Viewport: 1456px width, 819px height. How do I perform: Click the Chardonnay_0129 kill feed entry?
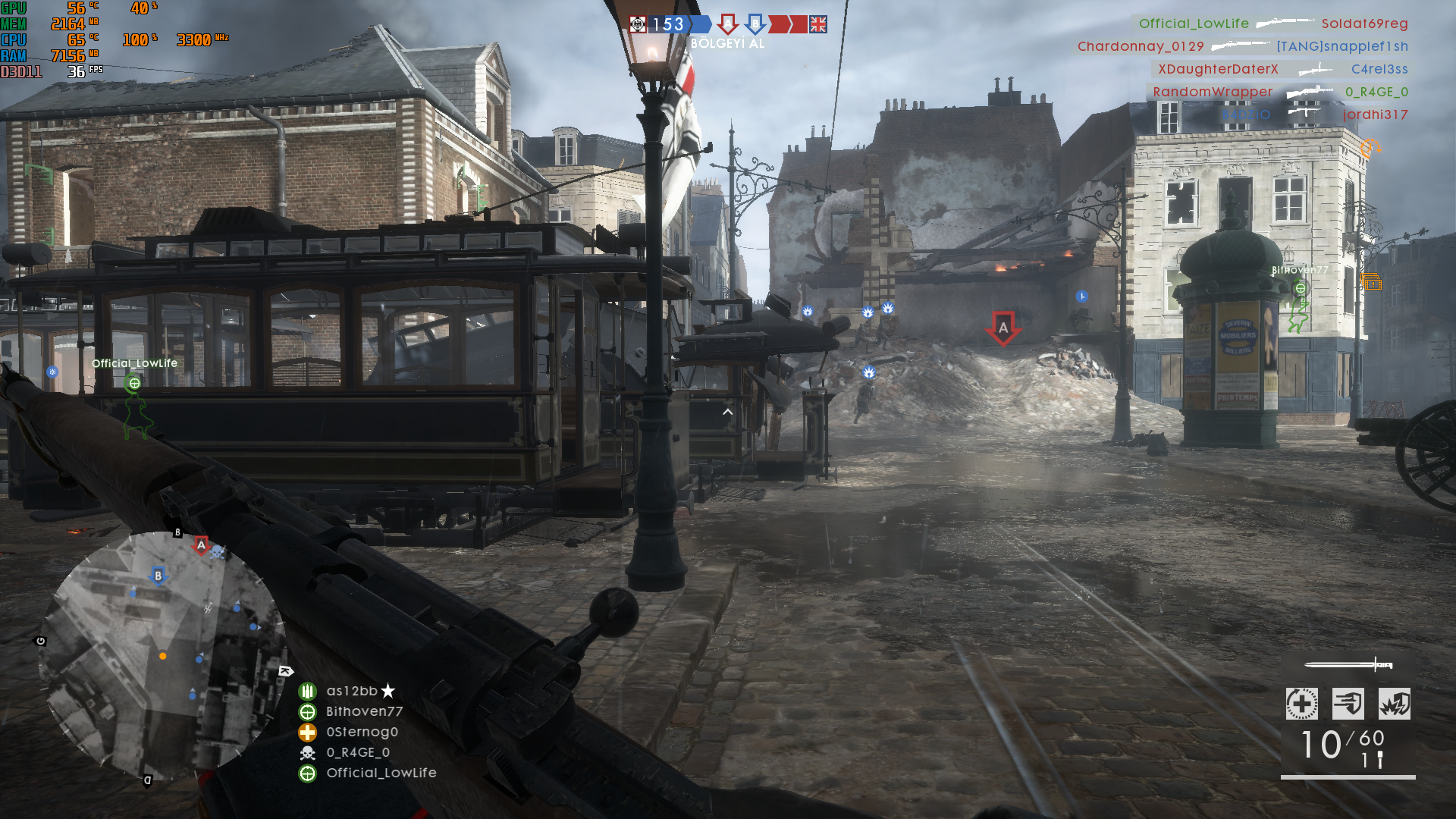click(1141, 46)
